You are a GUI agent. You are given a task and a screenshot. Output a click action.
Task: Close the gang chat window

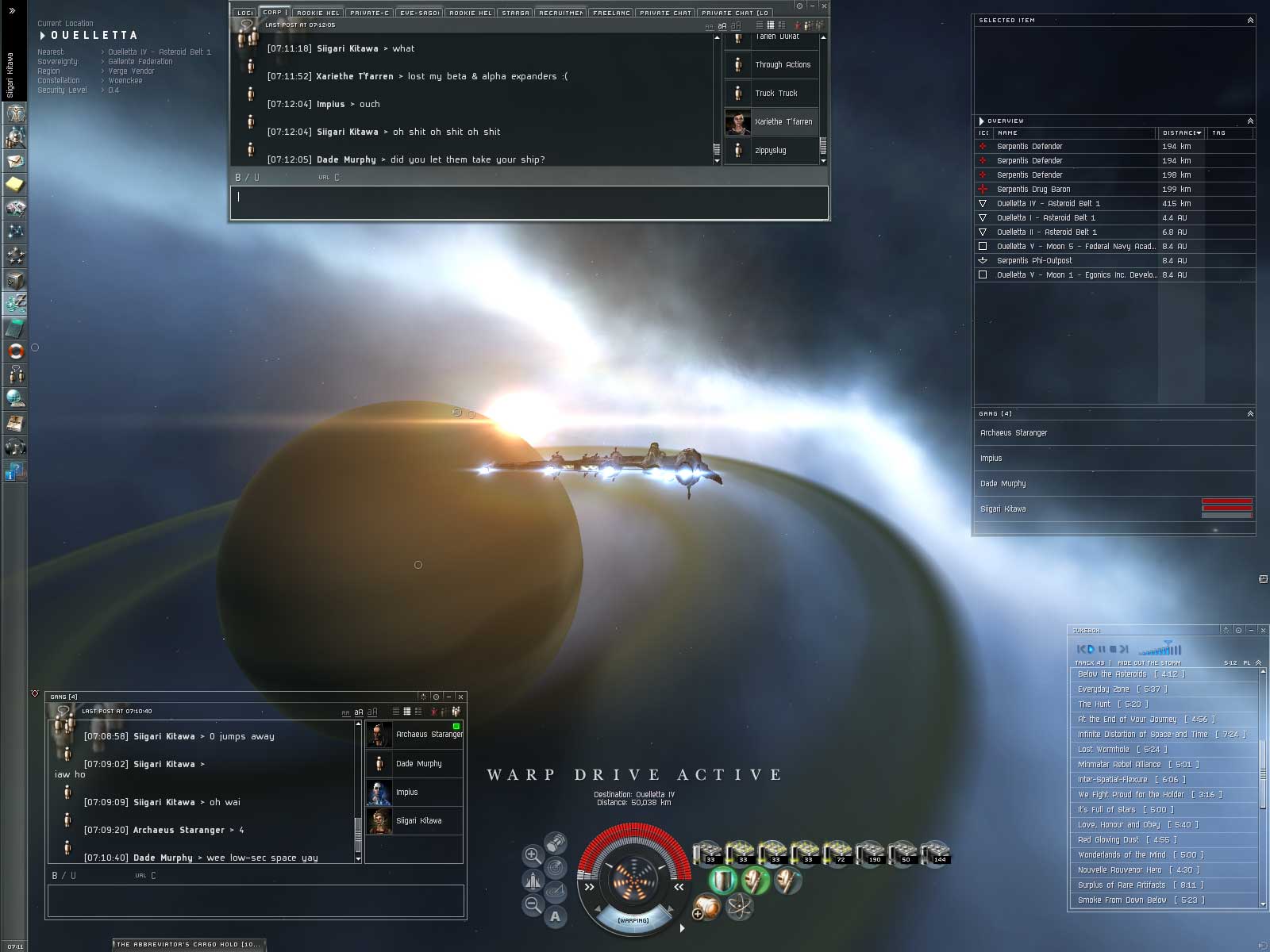coord(460,697)
